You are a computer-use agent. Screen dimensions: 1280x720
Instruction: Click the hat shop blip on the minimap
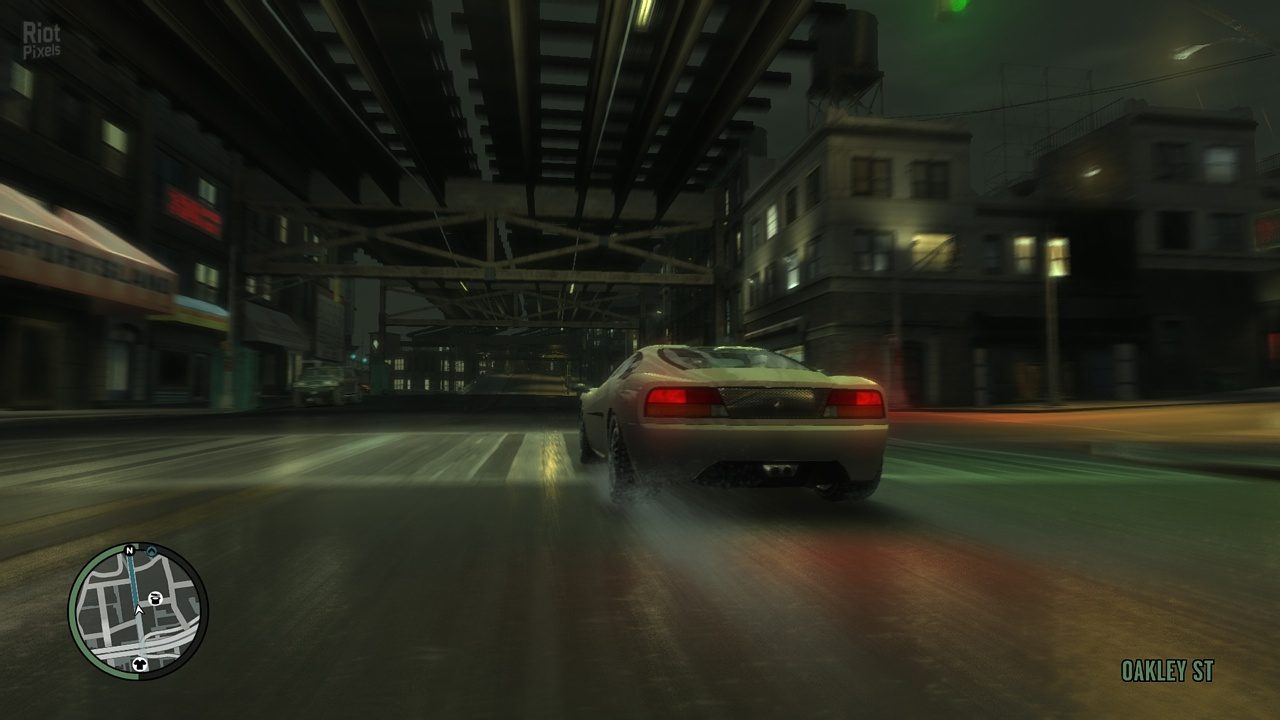(156, 598)
